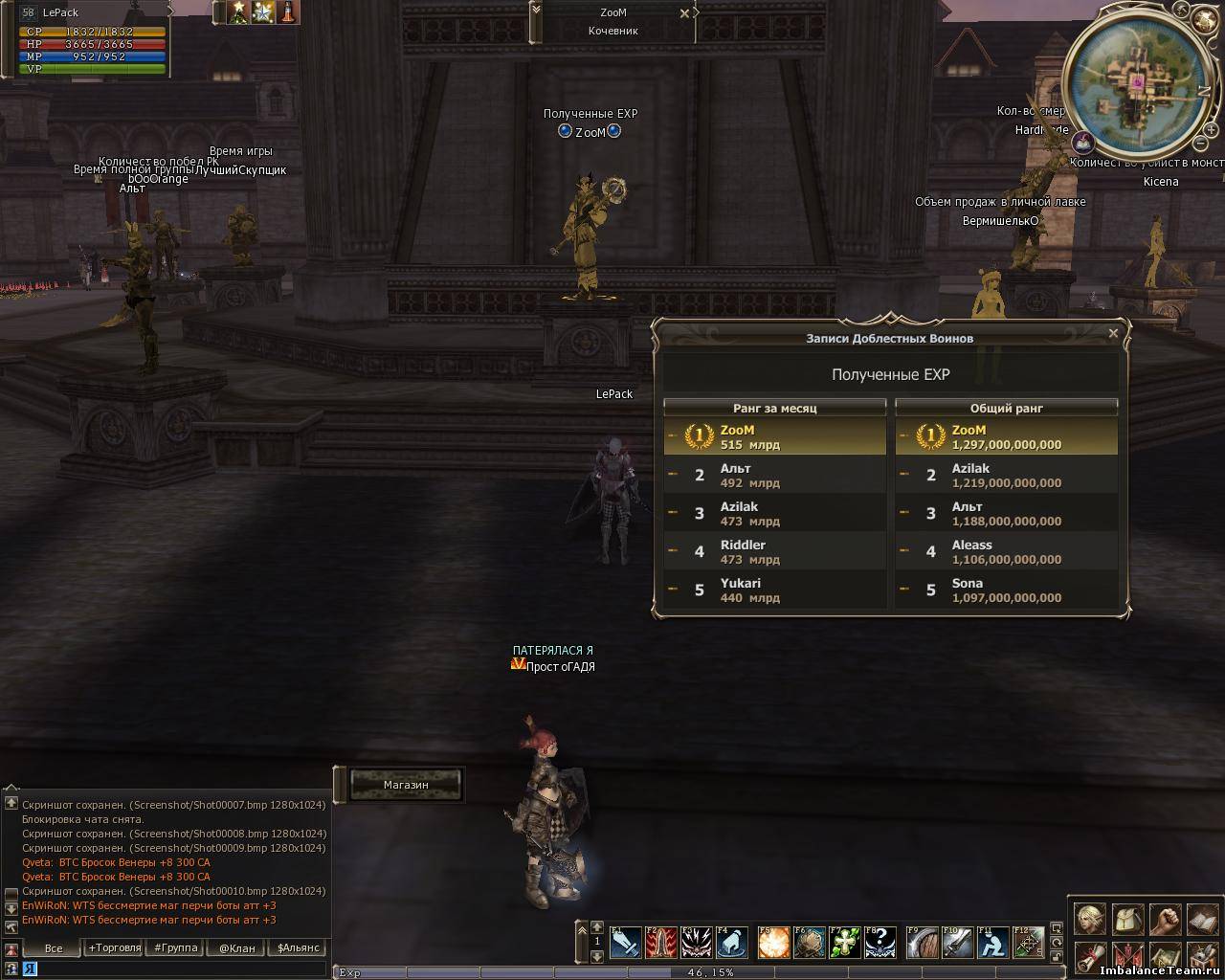
Task: Select ZooM row in monthly ranking
Action: (x=774, y=437)
